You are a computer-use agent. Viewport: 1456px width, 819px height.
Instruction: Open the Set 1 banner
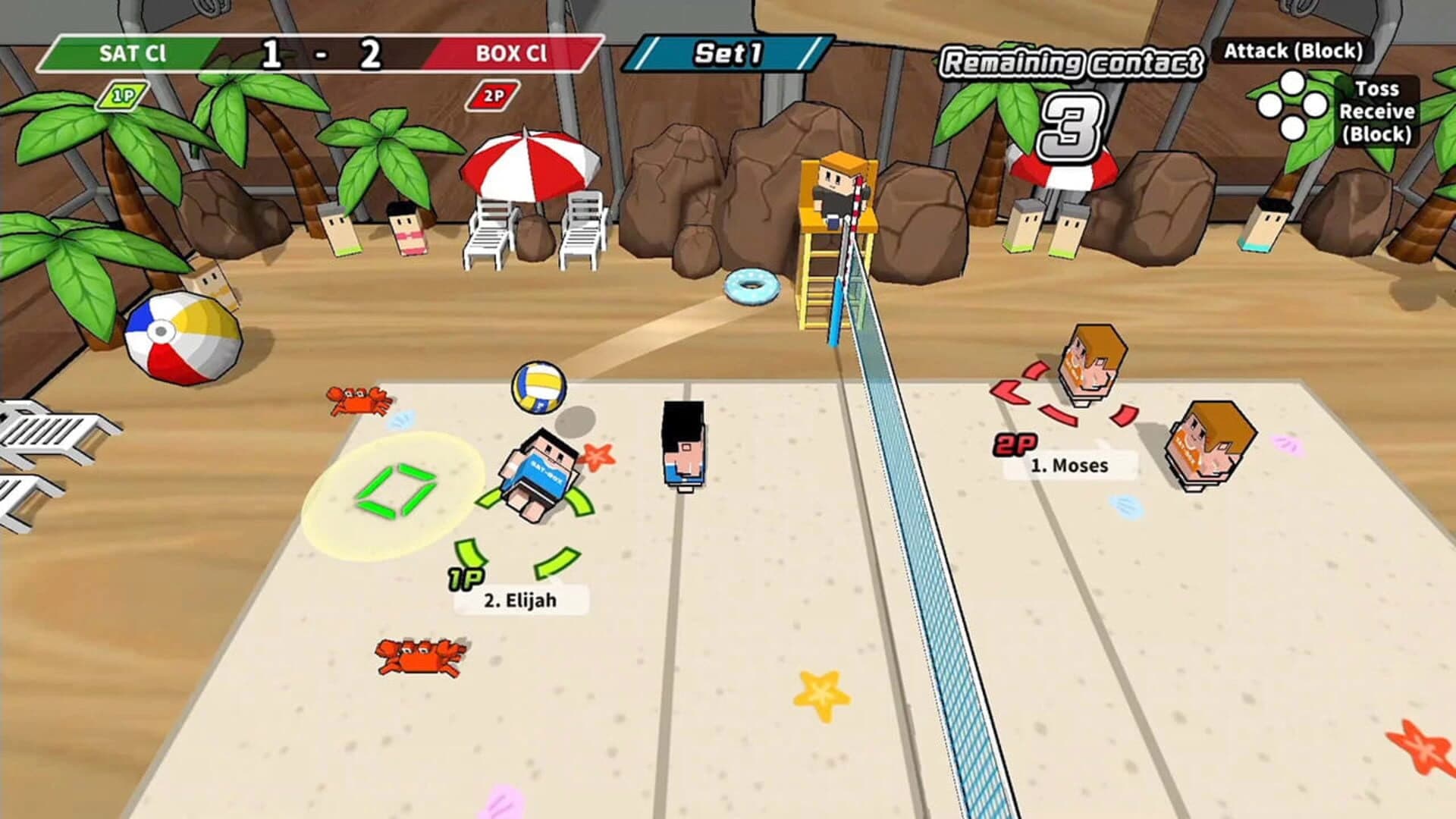tap(728, 52)
